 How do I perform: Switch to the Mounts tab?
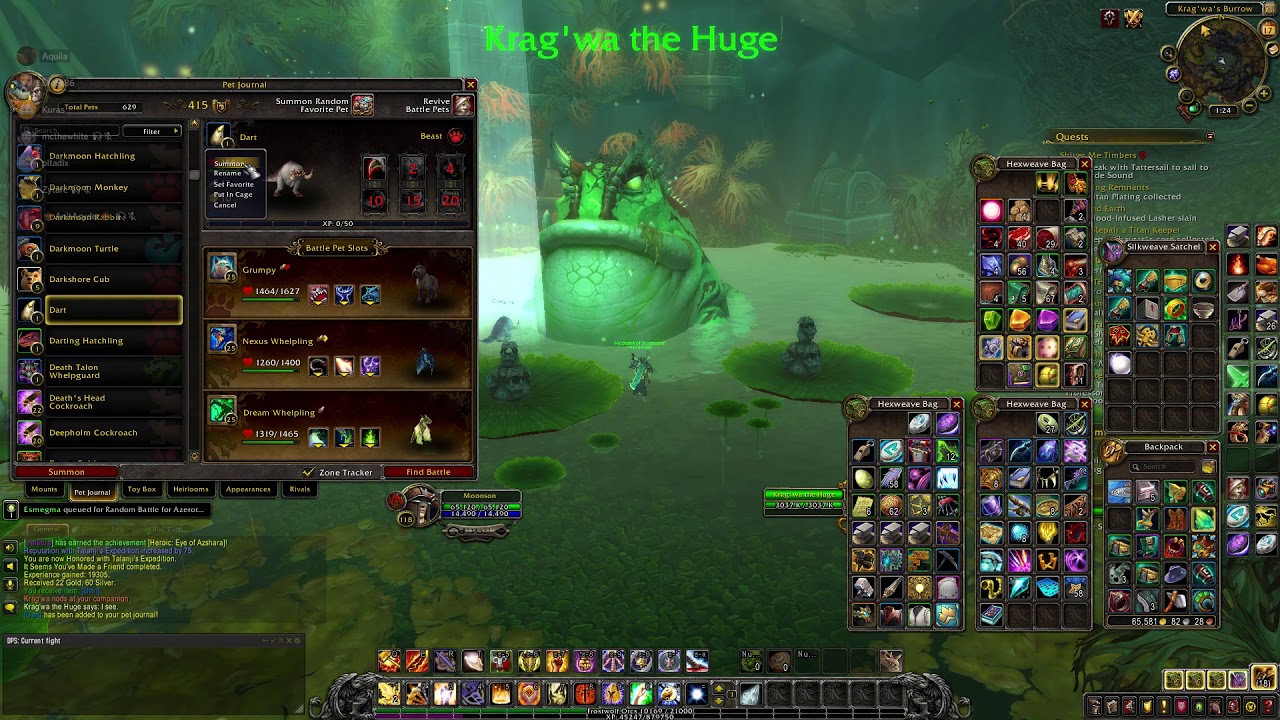tap(44, 490)
